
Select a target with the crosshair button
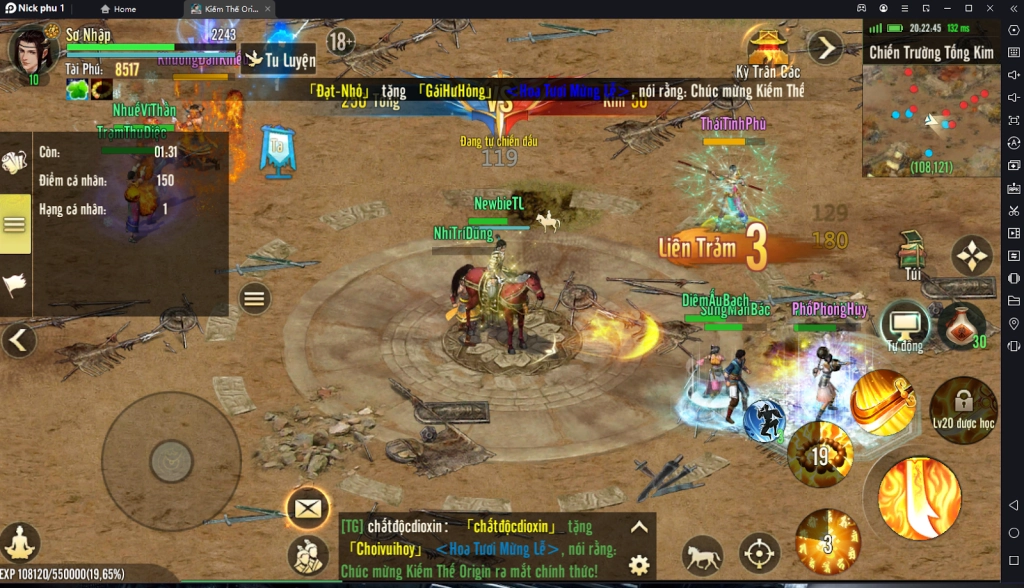[x=759, y=553]
